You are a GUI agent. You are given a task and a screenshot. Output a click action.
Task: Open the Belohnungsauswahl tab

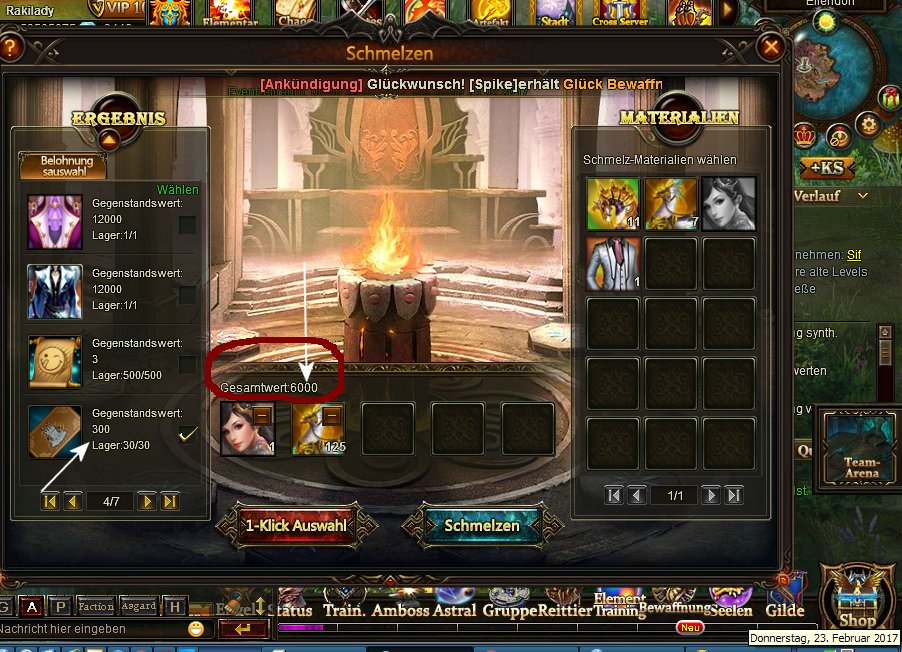pyautogui.click(x=68, y=166)
